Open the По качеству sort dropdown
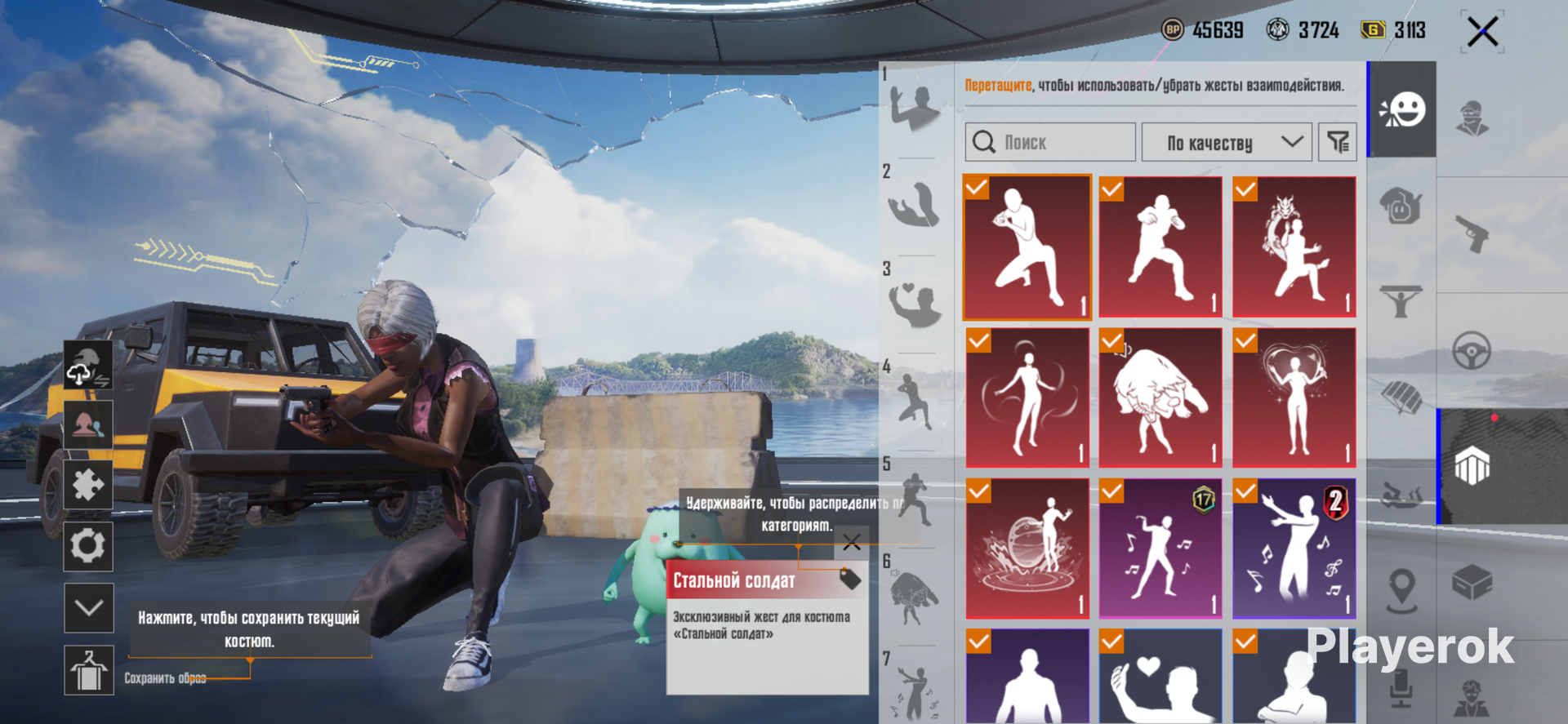The image size is (1568, 724). pyautogui.click(x=1226, y=143)
